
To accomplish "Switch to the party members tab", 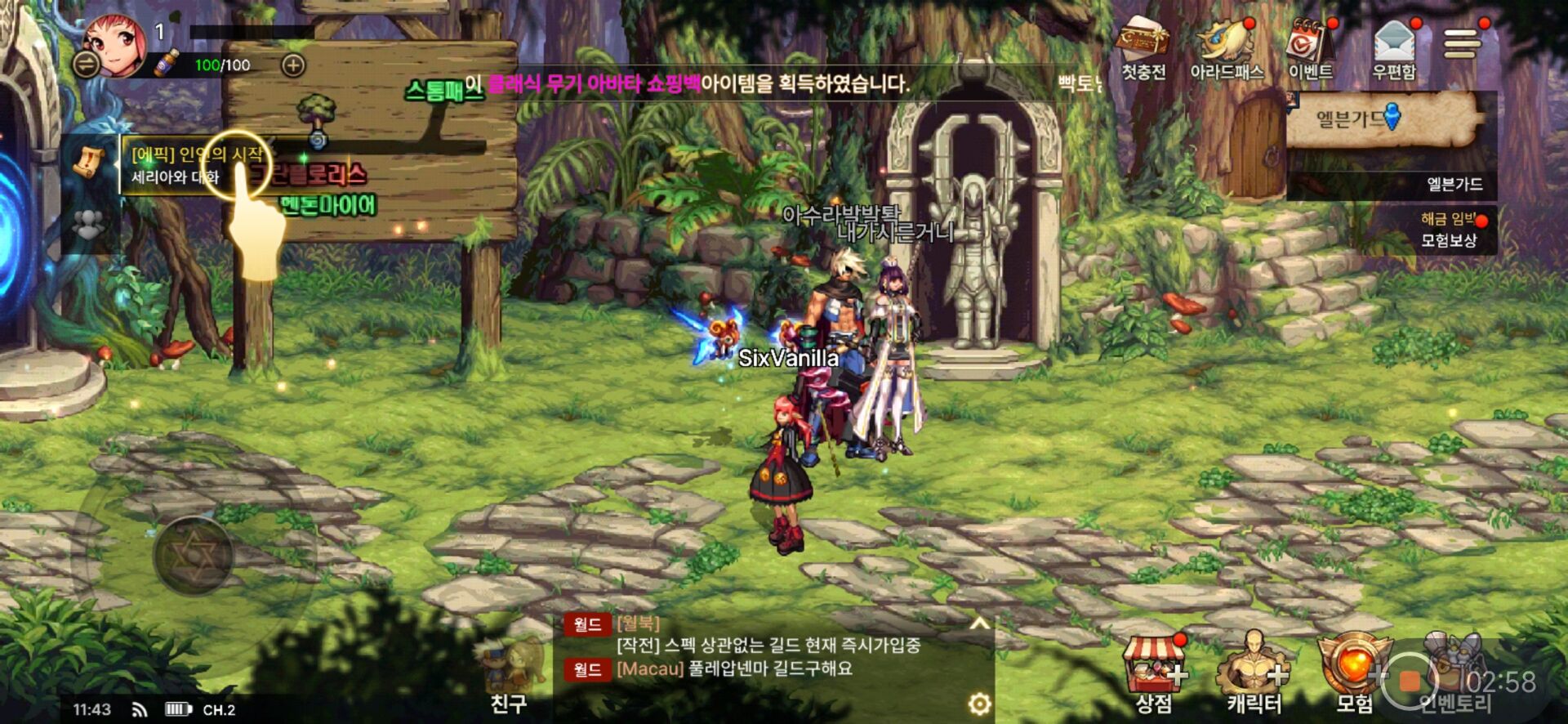I will pyautogui.click(x=89, y=224).
